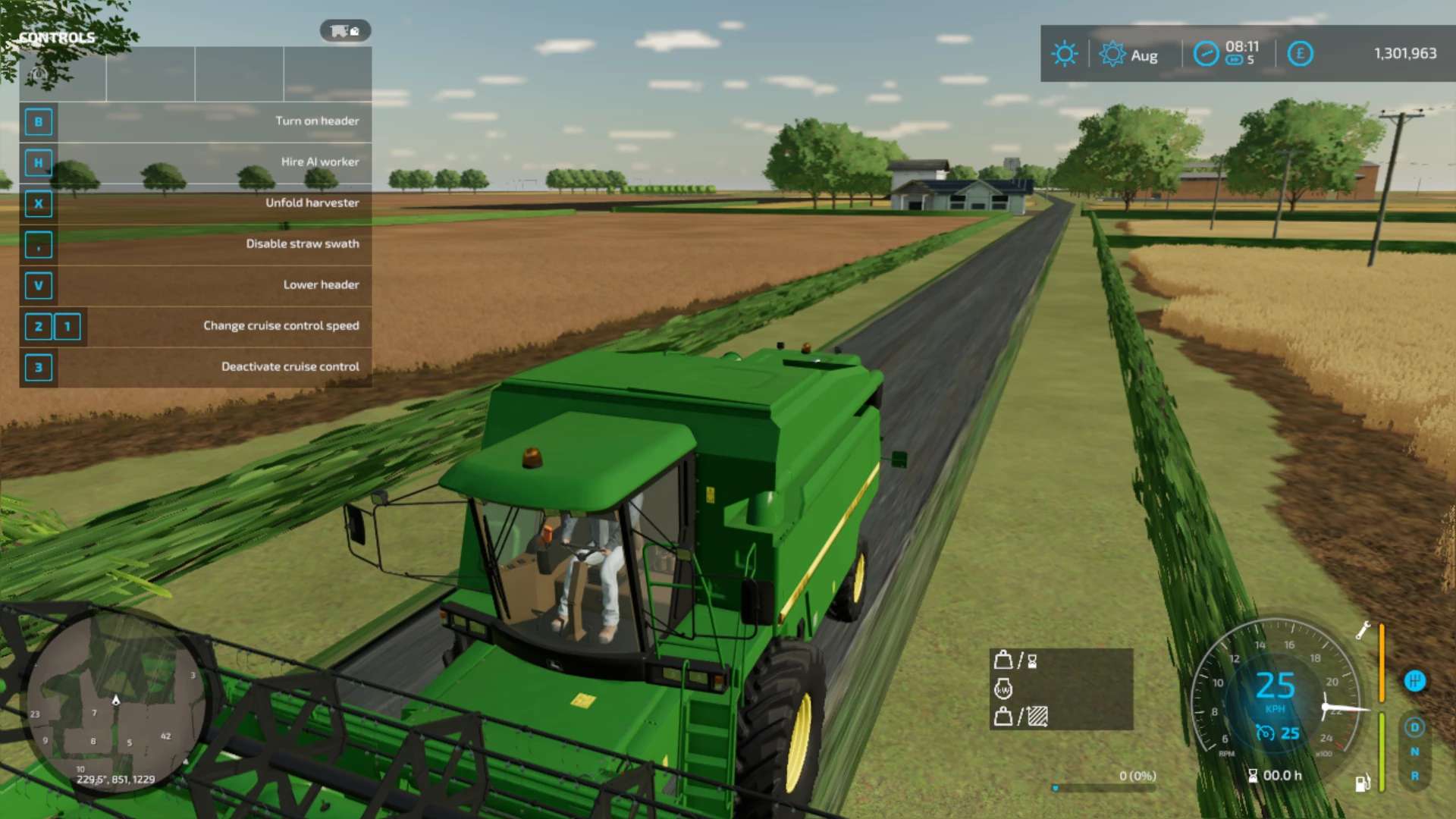1456x819 pixels.
Task: Switch to the R reverse gear indicator
Action: [x=1414, y=776]
